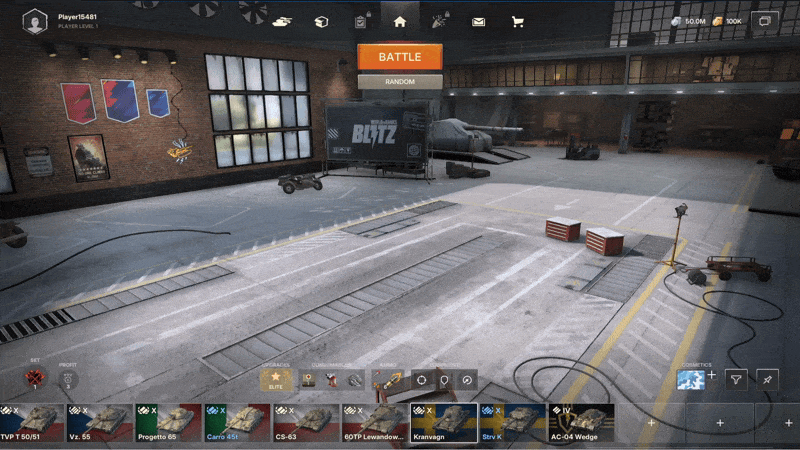Screen dimensions: 800x450
Task: Open the Player15481 profile
Action: (x=36, y=19)
